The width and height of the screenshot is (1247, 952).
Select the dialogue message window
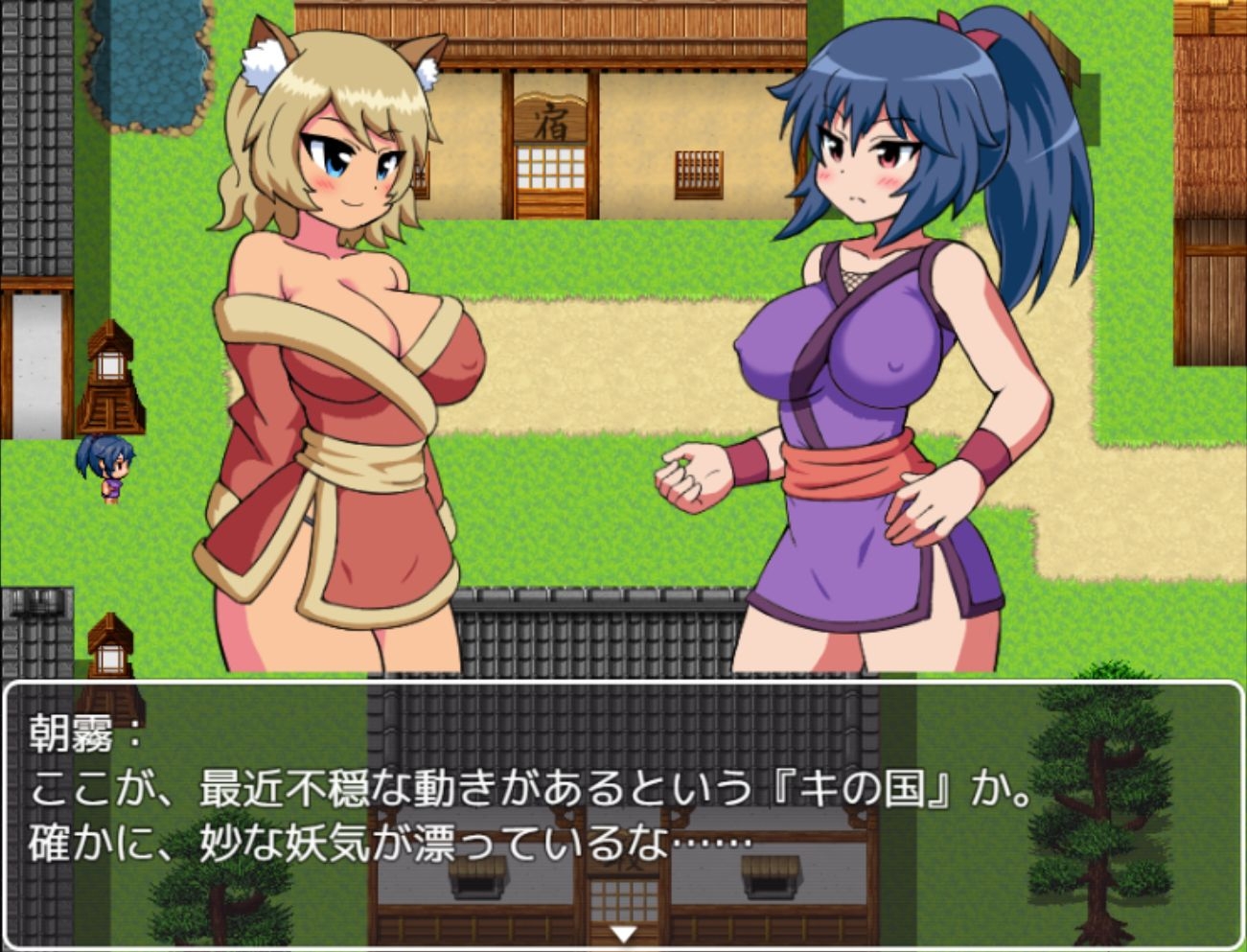[623, 815]
